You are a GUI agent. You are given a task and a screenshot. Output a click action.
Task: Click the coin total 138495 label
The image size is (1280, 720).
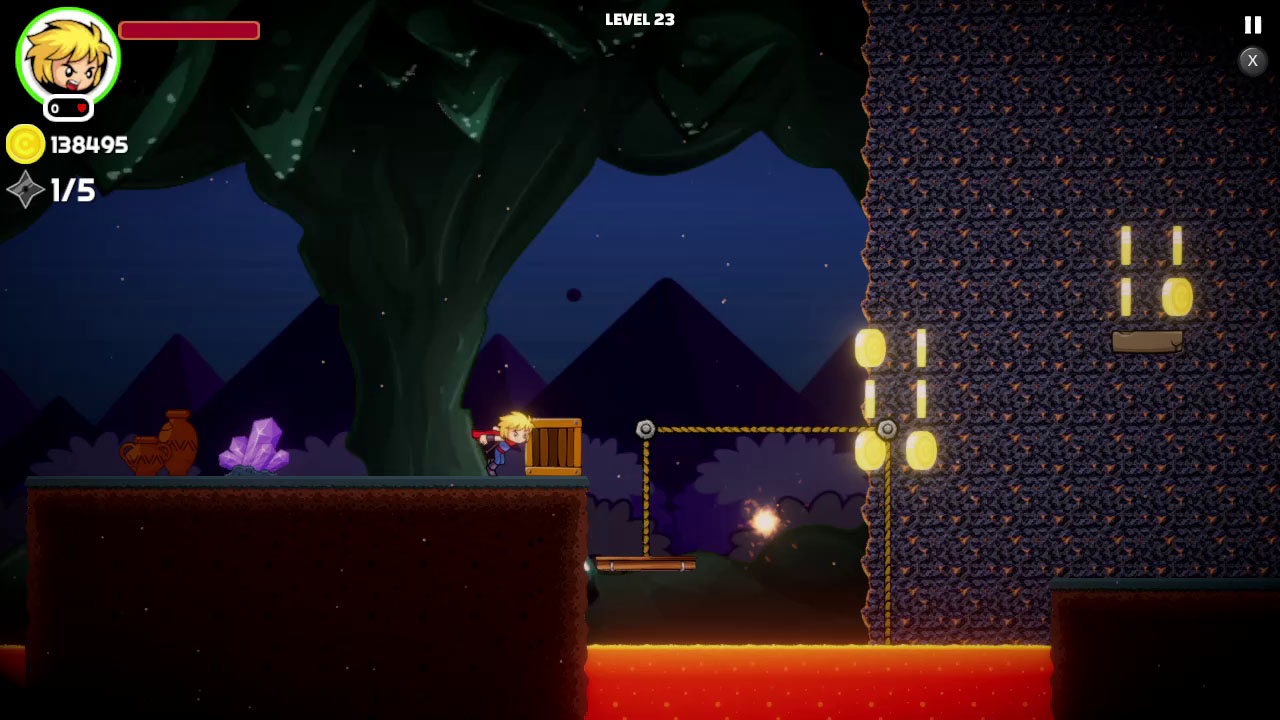click(90, 144)
